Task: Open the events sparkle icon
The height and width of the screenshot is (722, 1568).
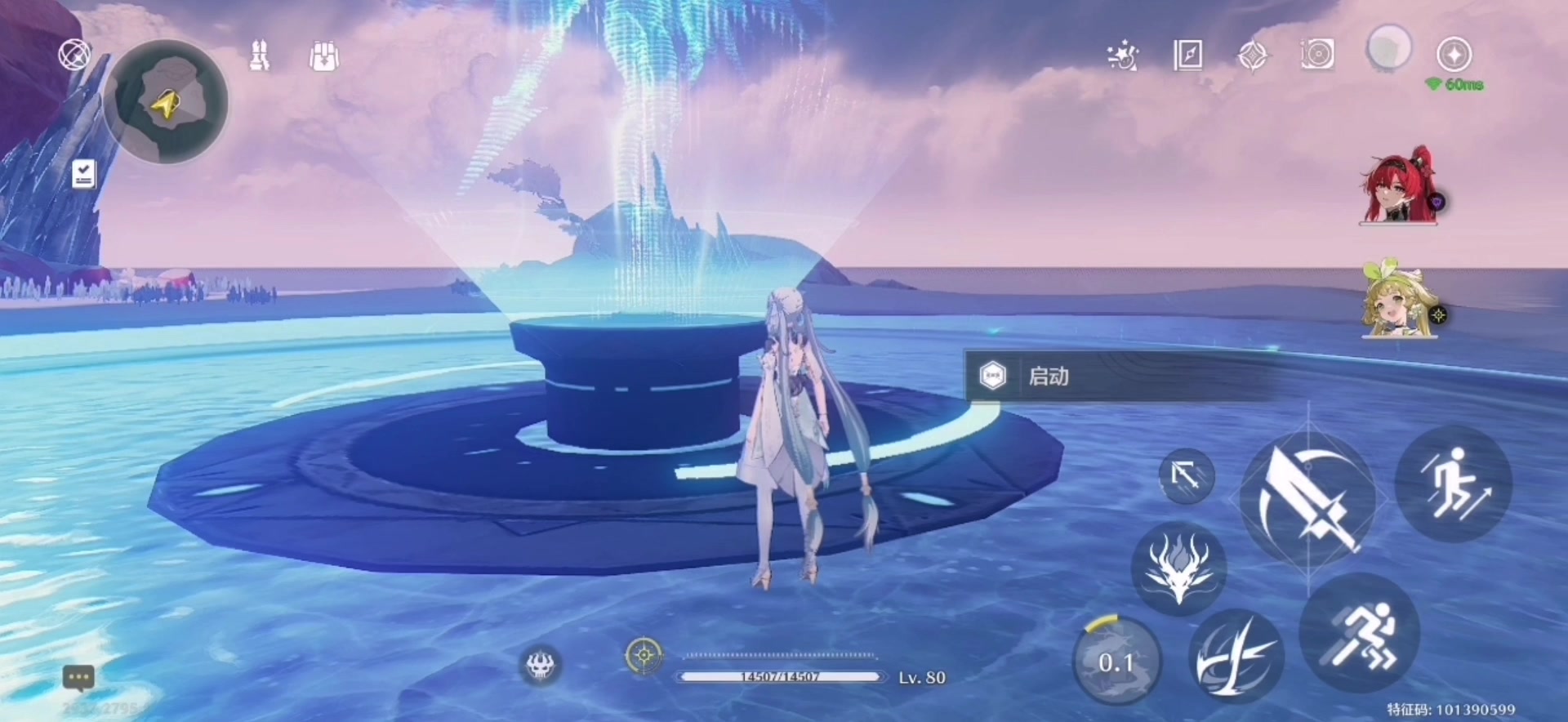Action: tap(1122, 56)
